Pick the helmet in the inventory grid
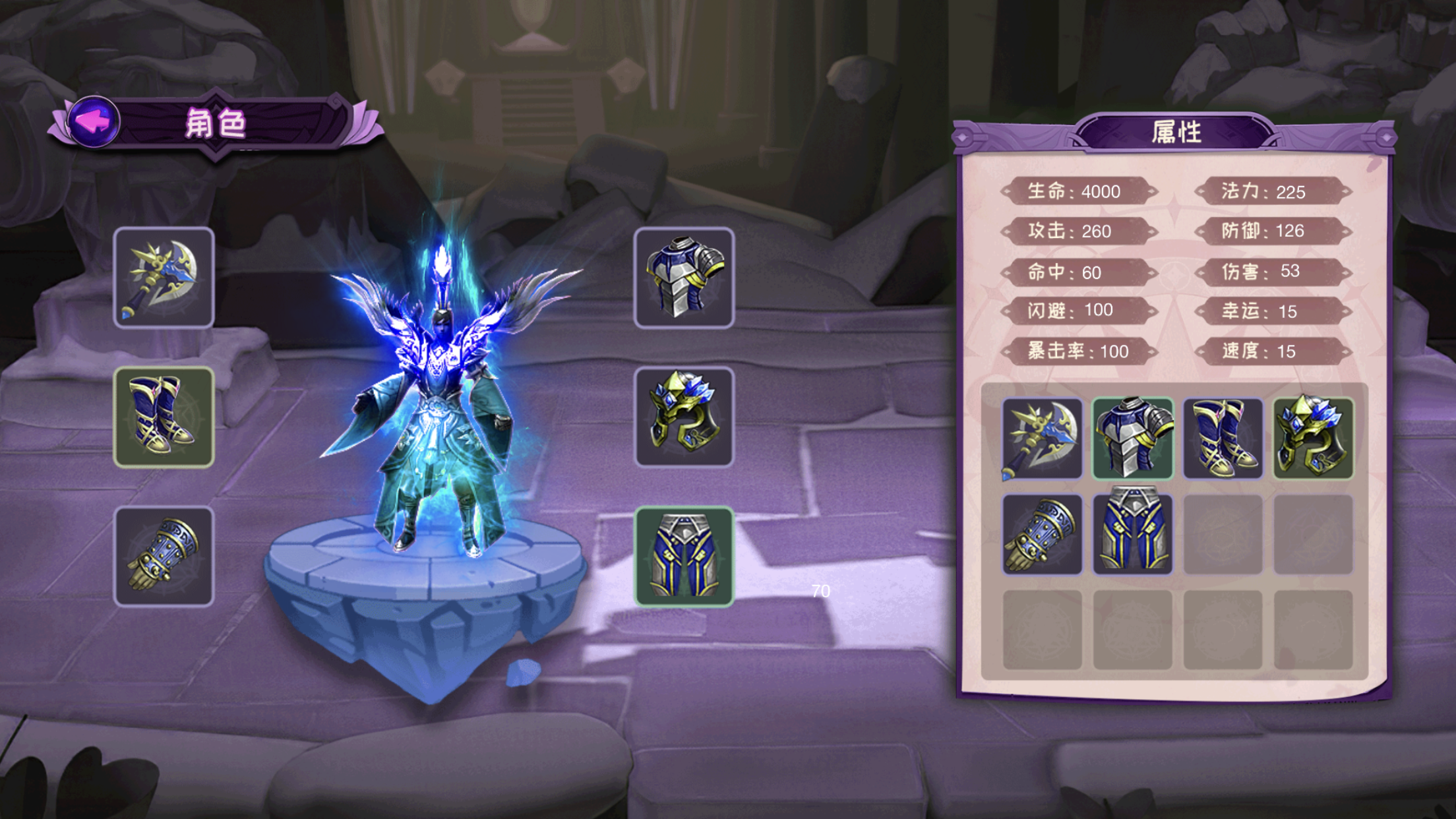 (1313, 439)
